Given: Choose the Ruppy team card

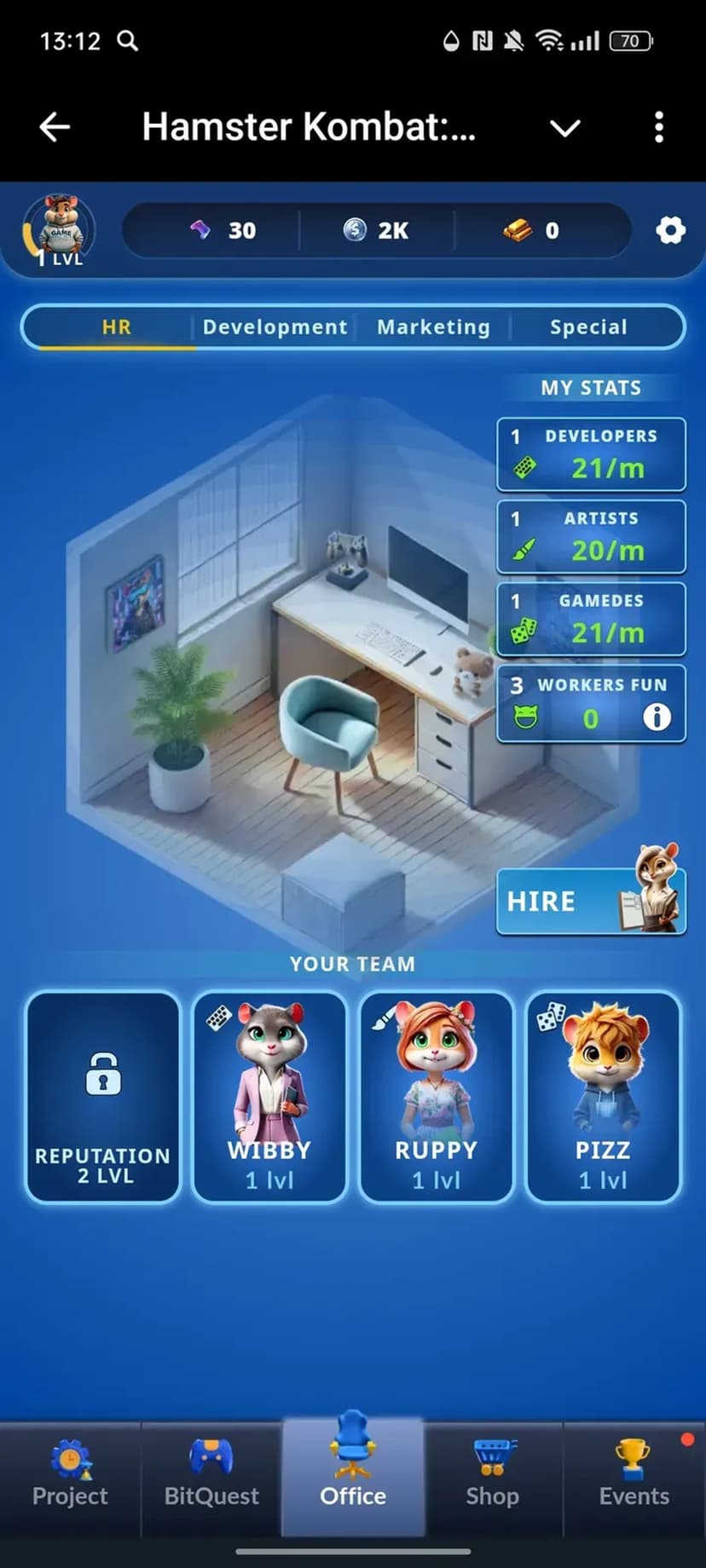Looking at the screenshot, I should (436, 1097).
